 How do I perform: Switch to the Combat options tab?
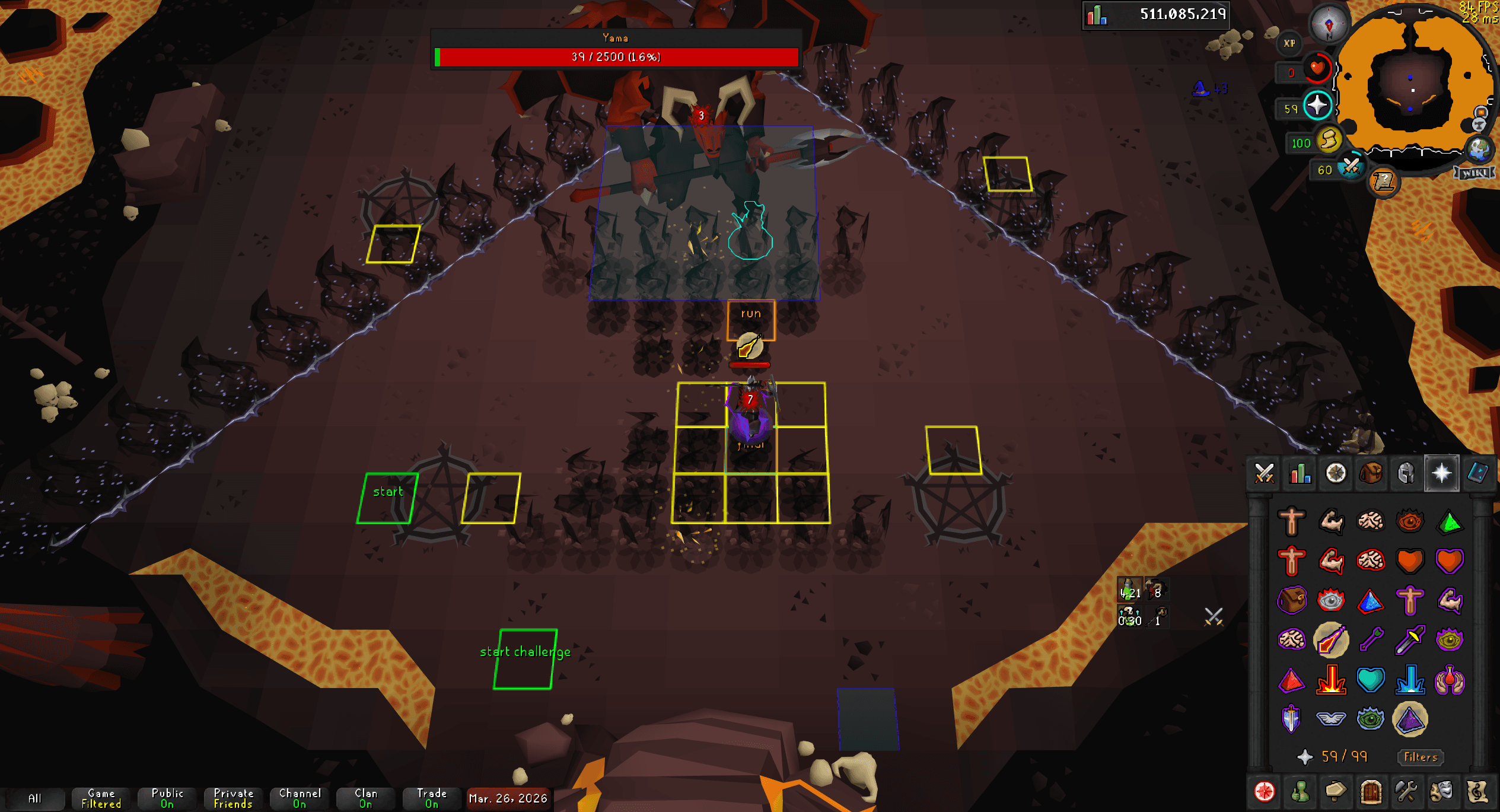(1264, 473)
